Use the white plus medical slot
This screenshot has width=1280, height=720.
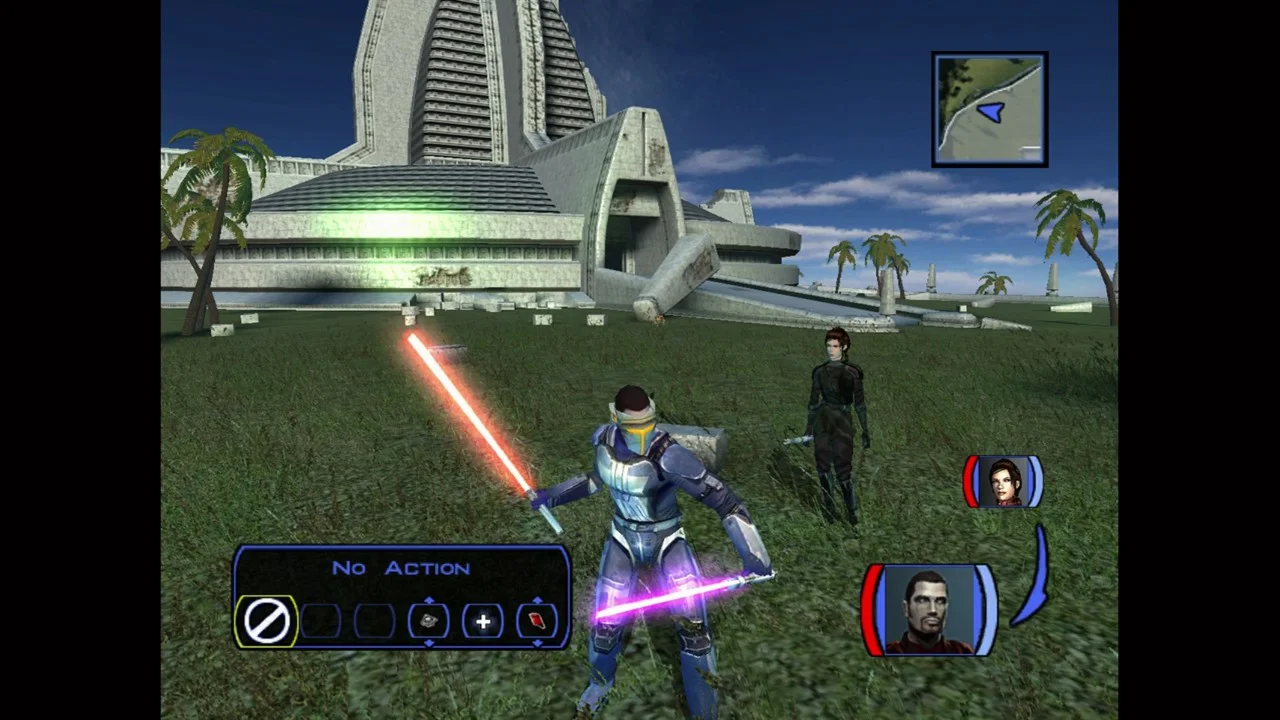(482, 621)
